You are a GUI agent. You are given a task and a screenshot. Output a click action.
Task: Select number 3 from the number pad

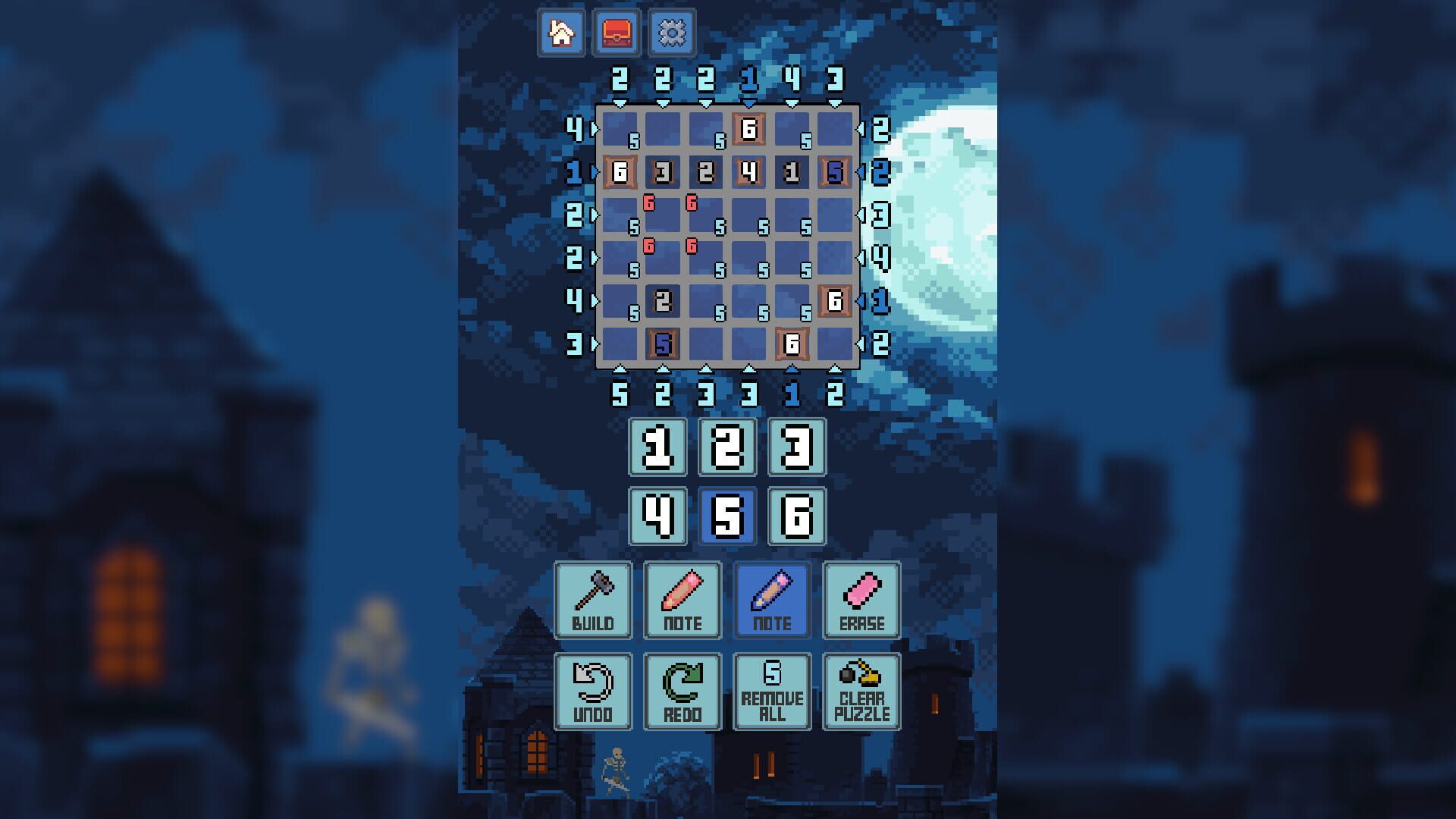[x=797, y=447]
